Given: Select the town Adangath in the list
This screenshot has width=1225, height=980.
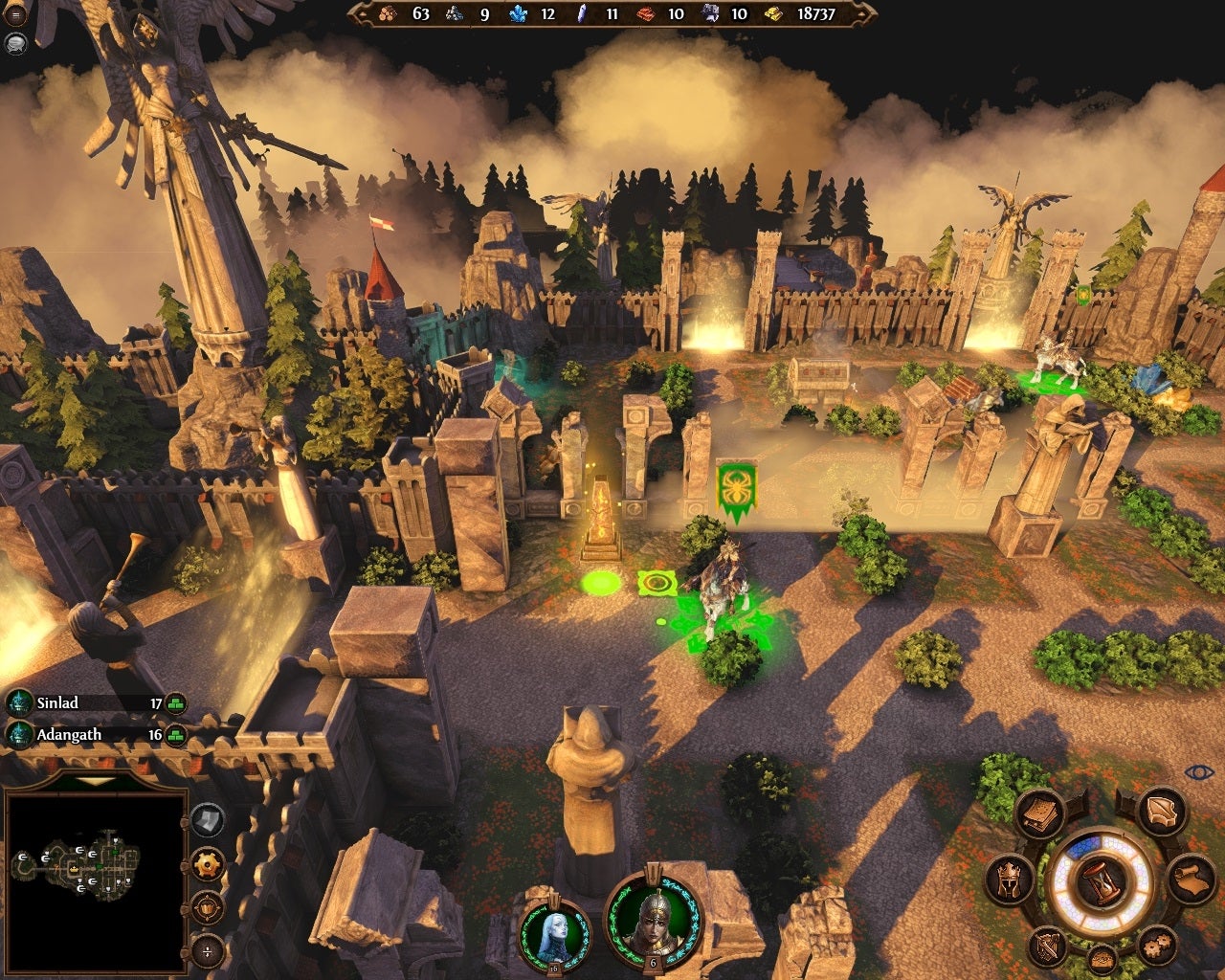Looking at the screenshot, I should click(x=68, y=735).
